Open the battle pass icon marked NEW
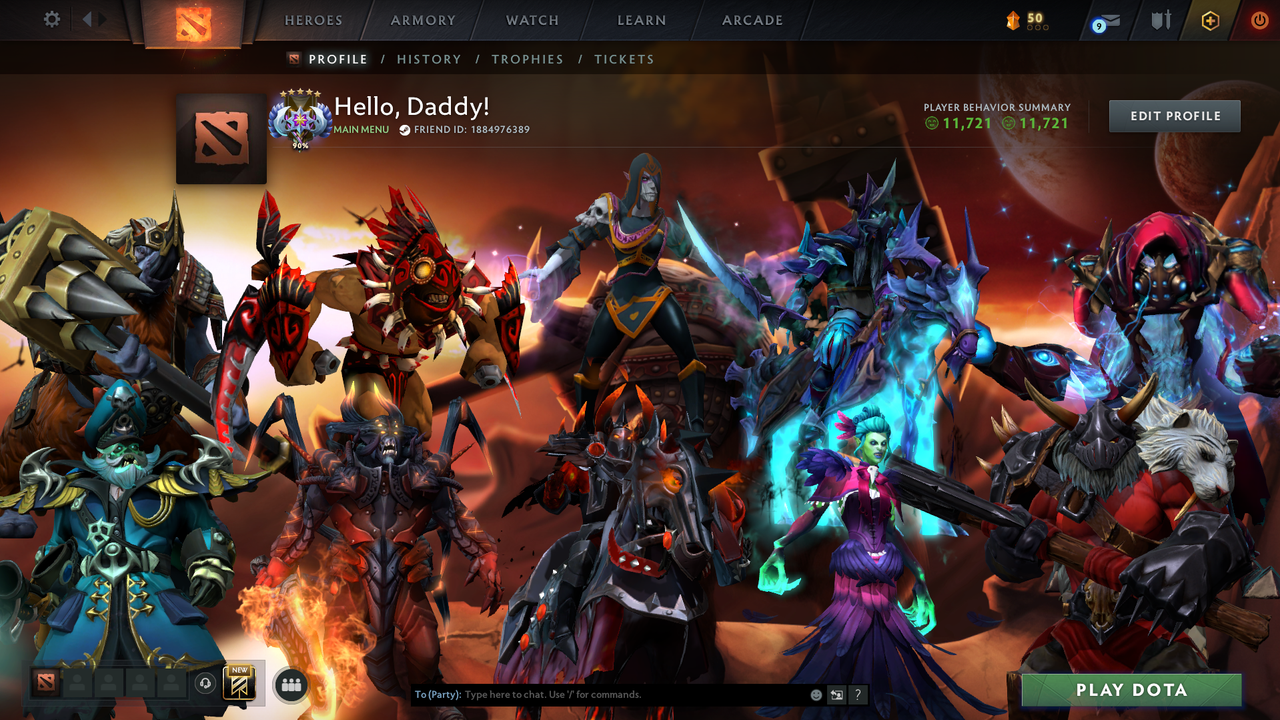 click(x=238, y=682)
